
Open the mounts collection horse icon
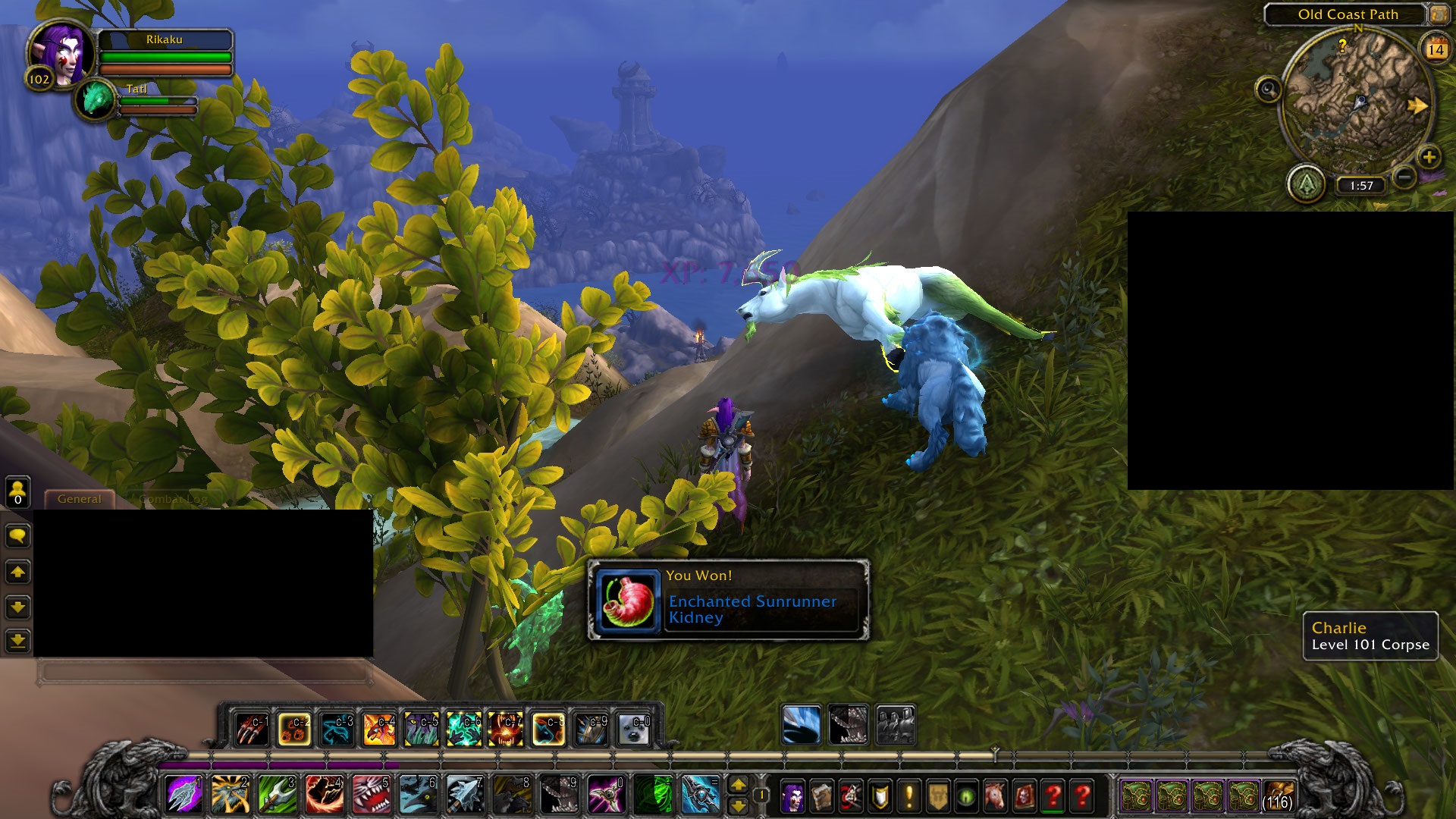(995, 796)
